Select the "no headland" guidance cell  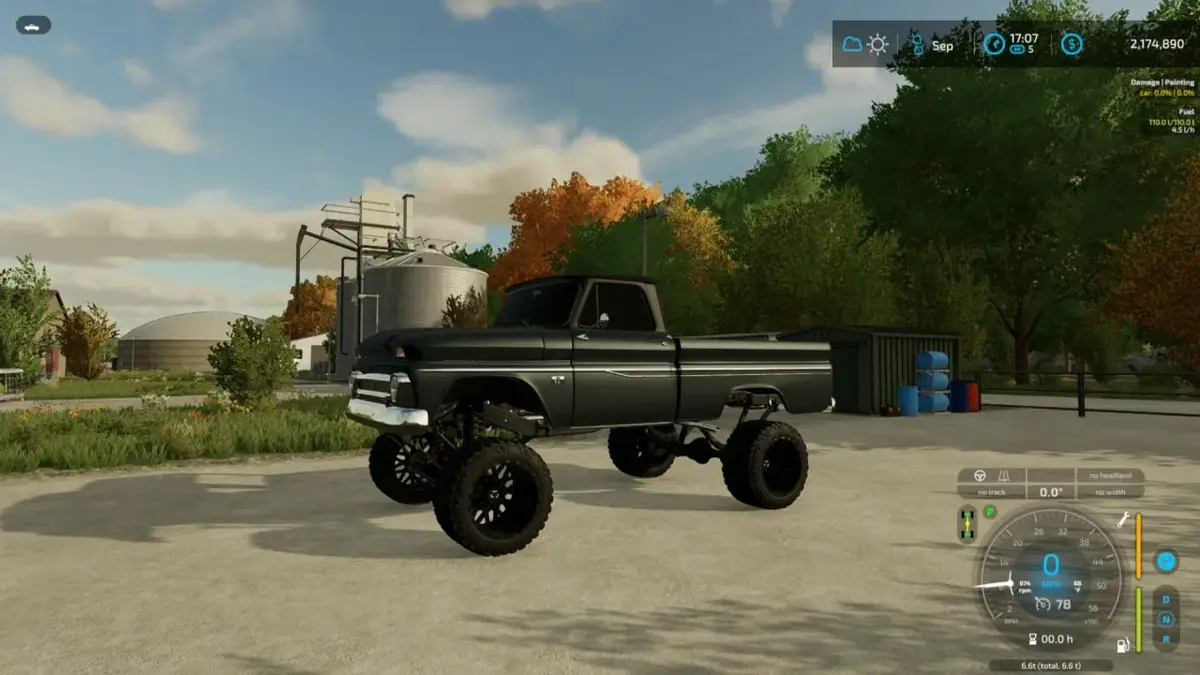click(1110, 476)
